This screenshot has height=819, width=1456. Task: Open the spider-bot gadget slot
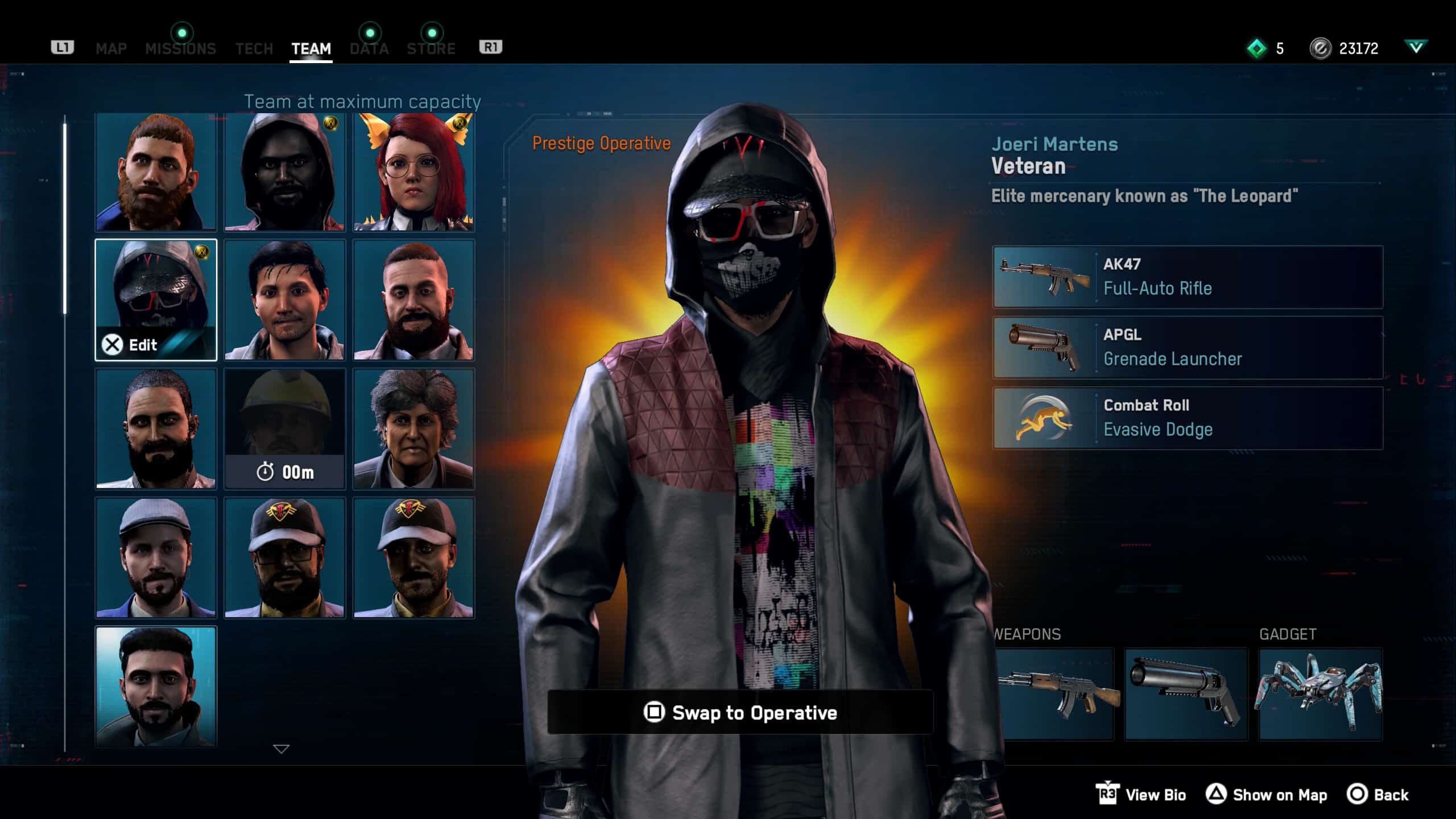point(1320,694)
